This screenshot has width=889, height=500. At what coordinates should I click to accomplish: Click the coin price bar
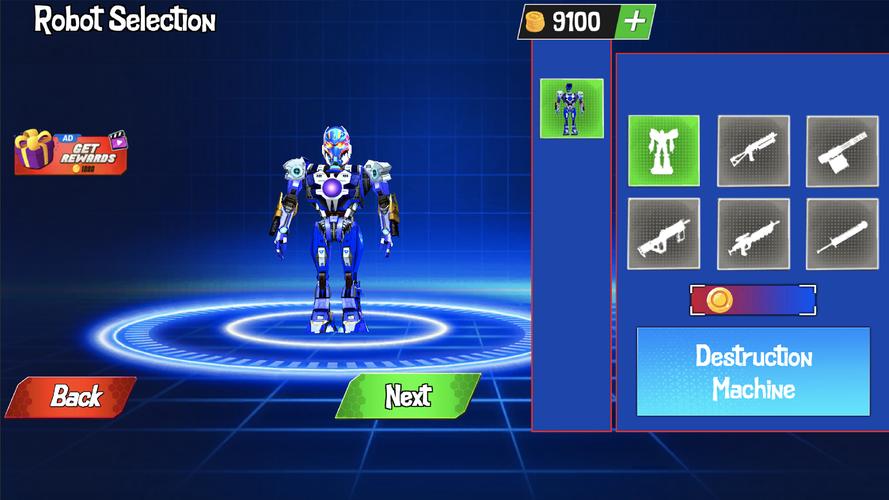pos(753,300)
